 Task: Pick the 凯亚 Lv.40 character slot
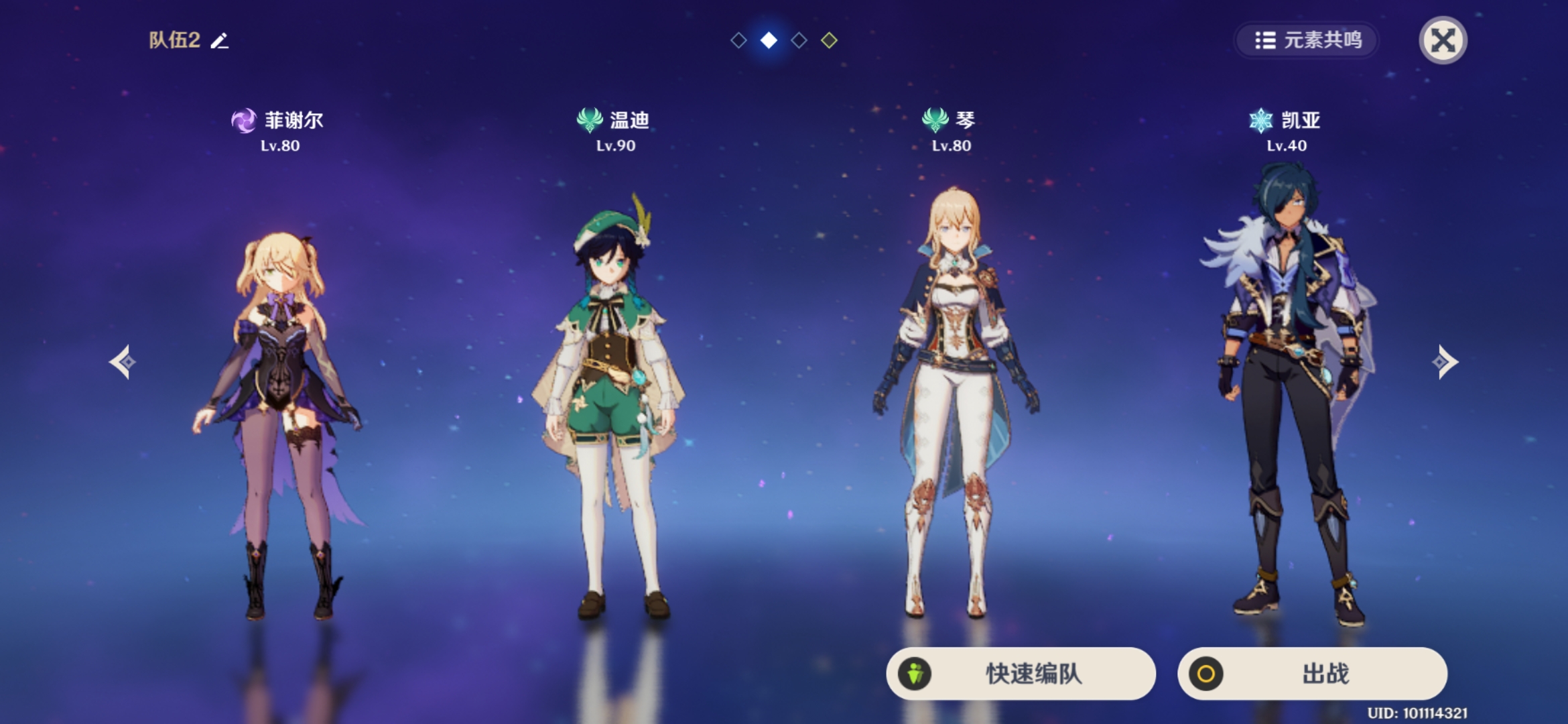coord(1287,402)
